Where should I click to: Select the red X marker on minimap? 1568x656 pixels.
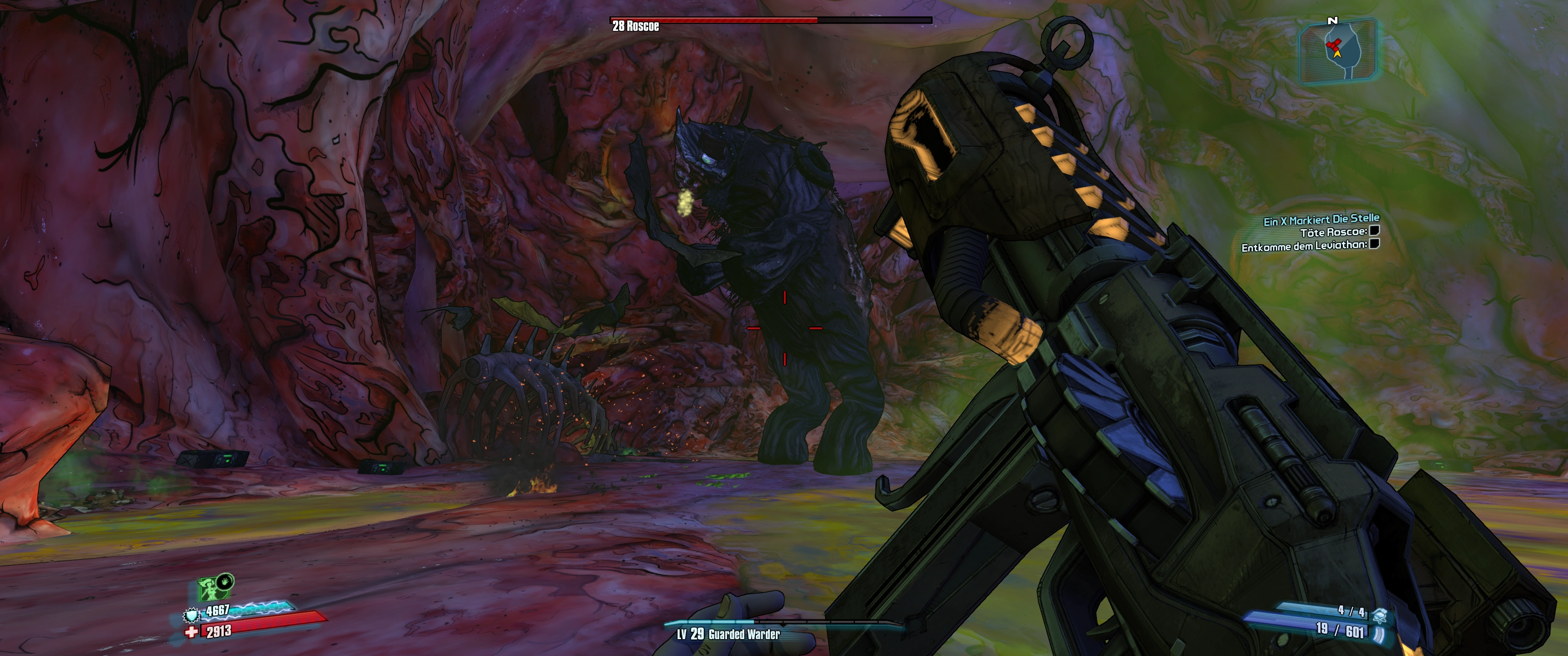(x=1333, y=45)
